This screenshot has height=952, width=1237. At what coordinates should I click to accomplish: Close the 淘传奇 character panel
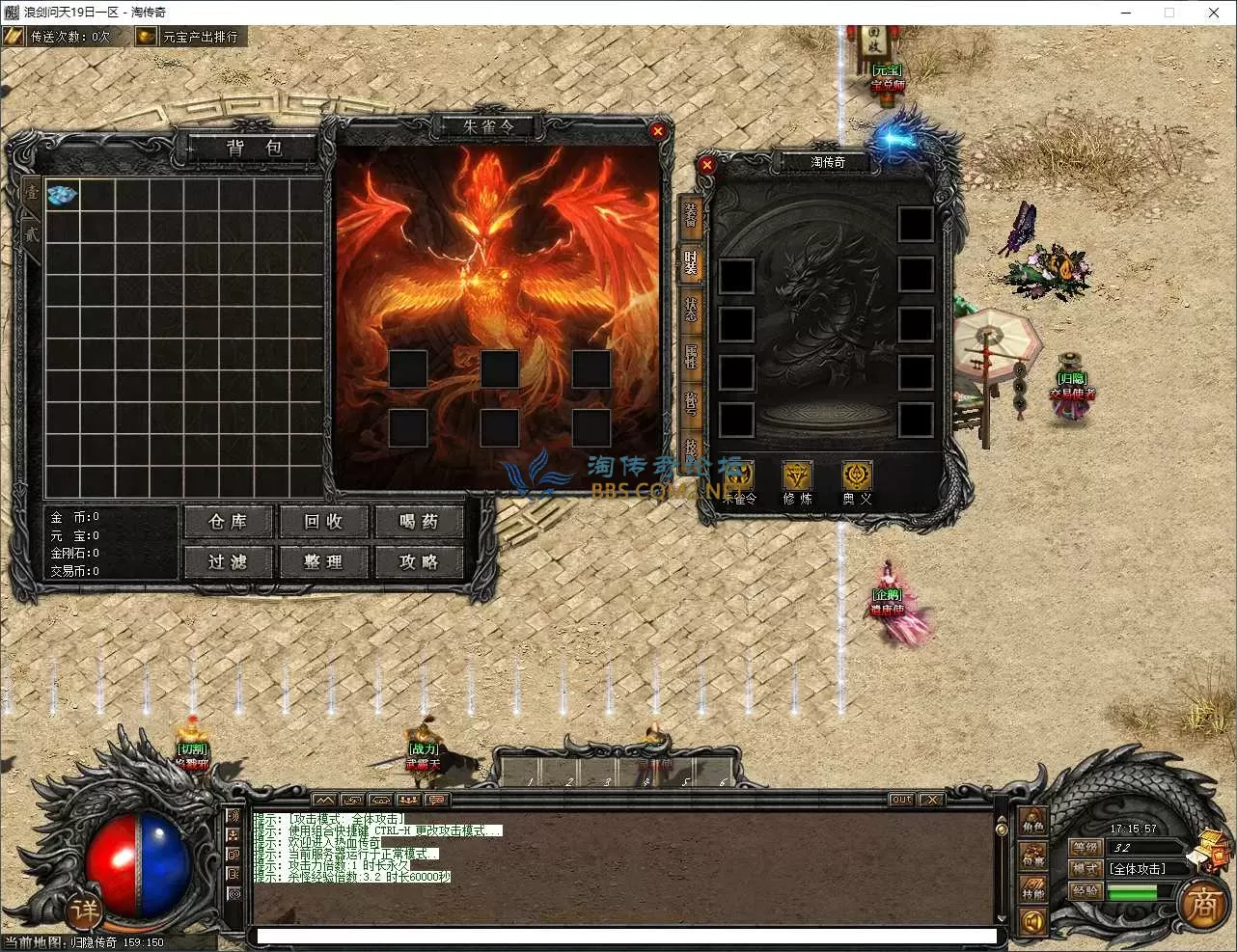(707, 165)
